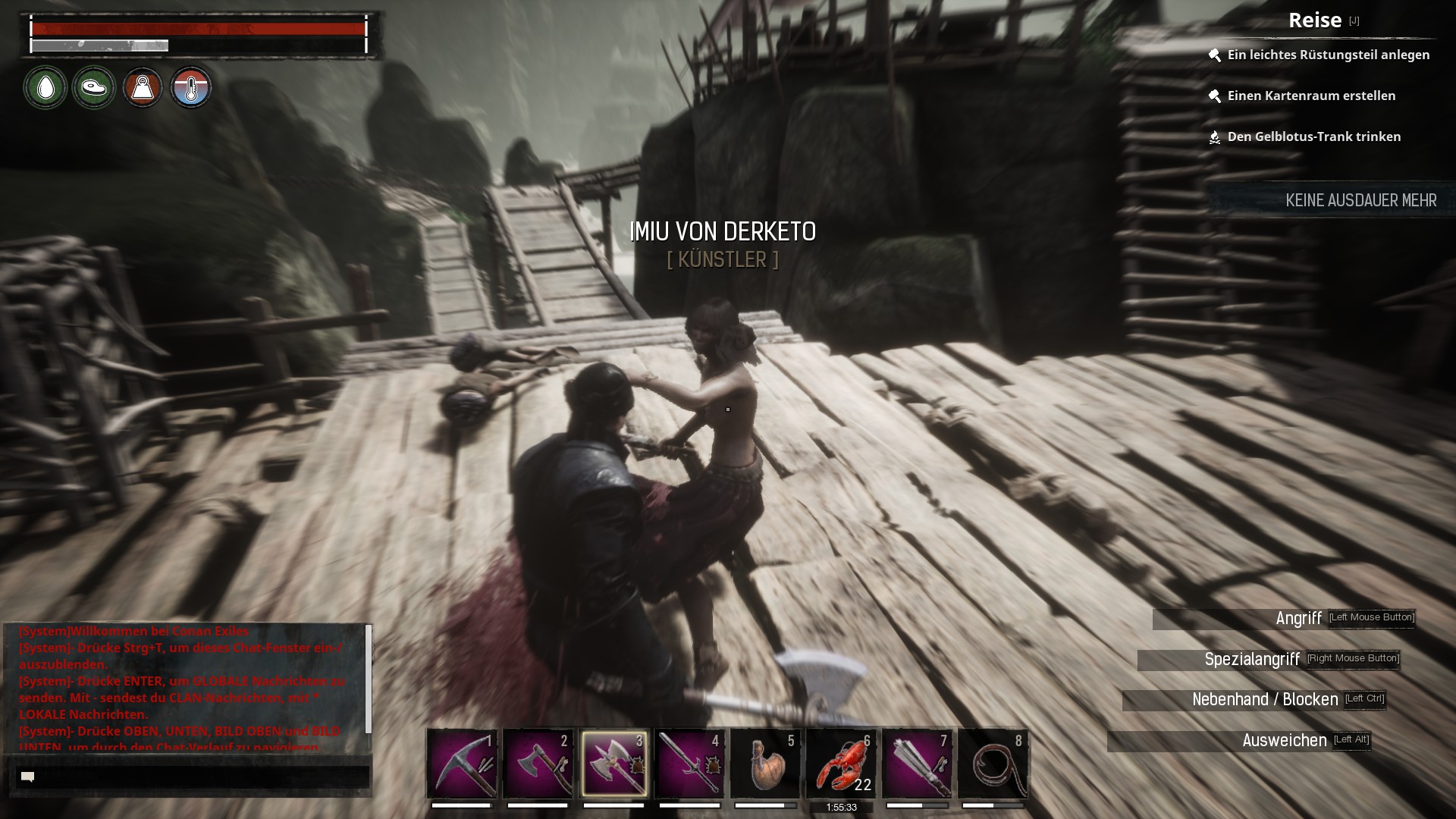Click the thermometer temperature icon
The height and width of the screenshot is (819, 1456).
191,88
